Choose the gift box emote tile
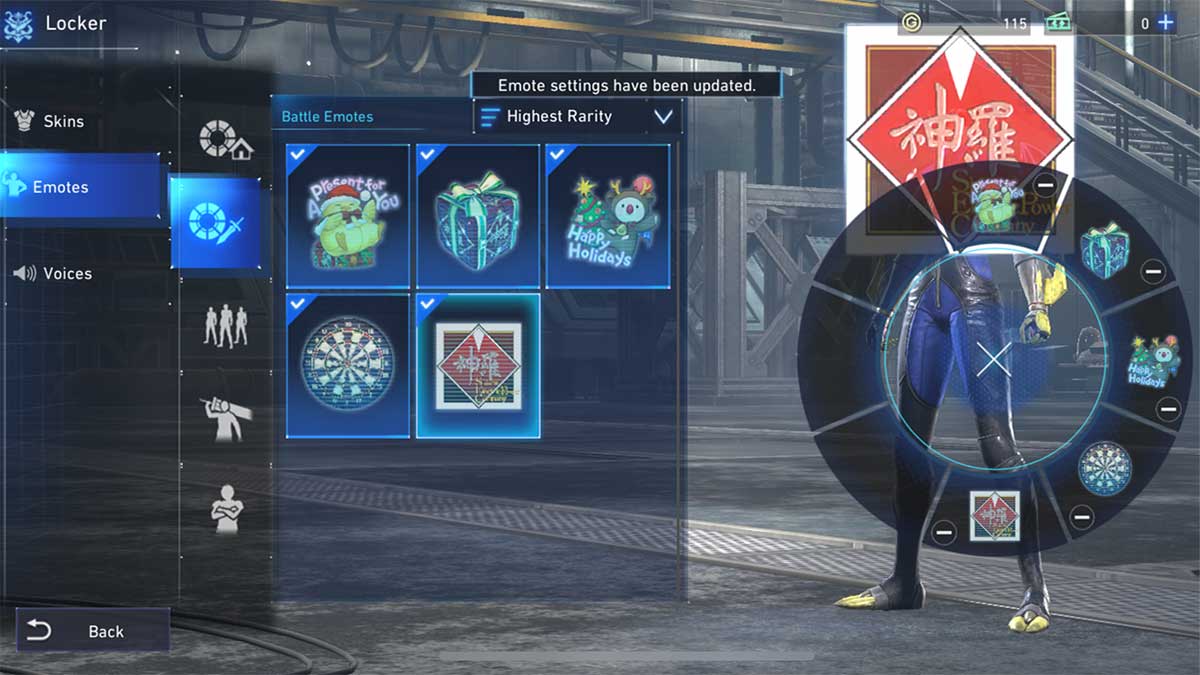The height and width of the screenshot is (675, 1200). click(478, 216)
